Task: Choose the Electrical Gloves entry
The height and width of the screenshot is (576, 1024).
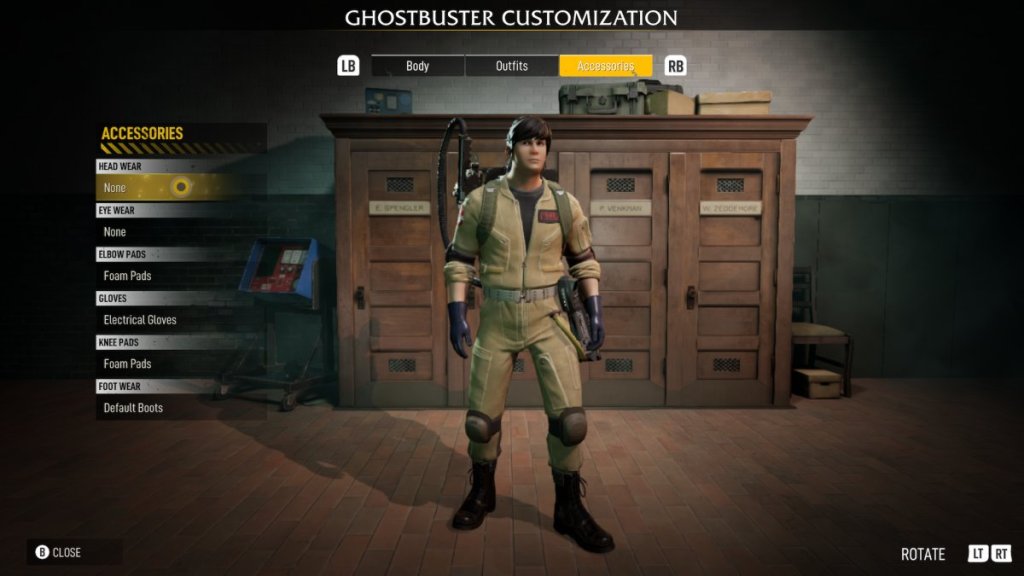Action: click(170, 320)
